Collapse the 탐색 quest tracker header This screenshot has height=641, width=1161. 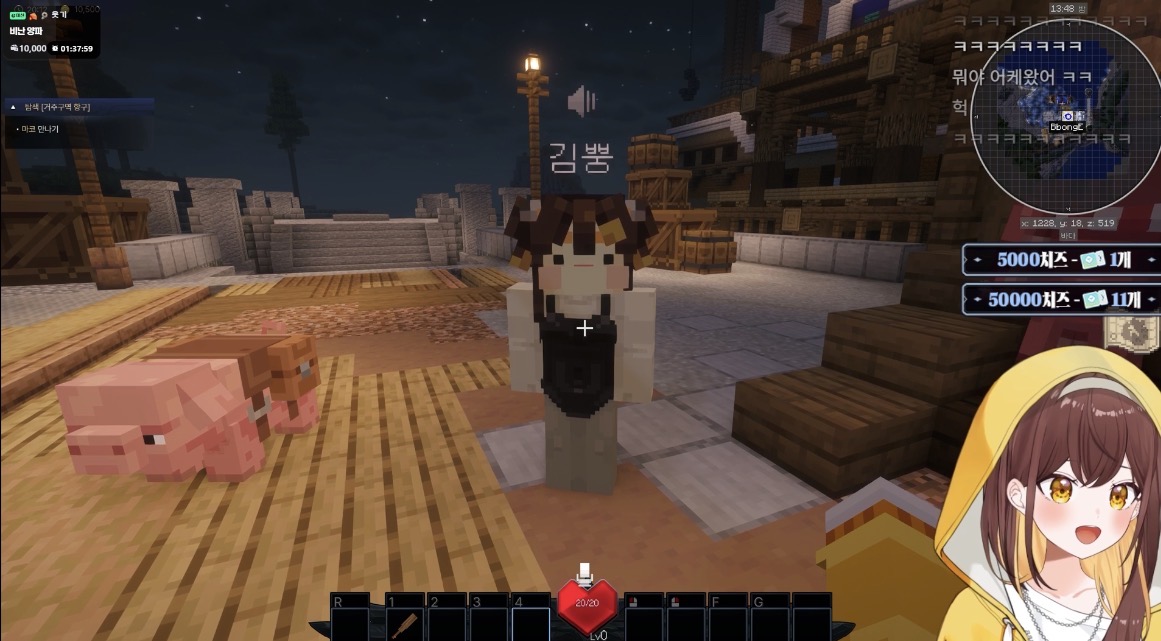tap(12, 107)
